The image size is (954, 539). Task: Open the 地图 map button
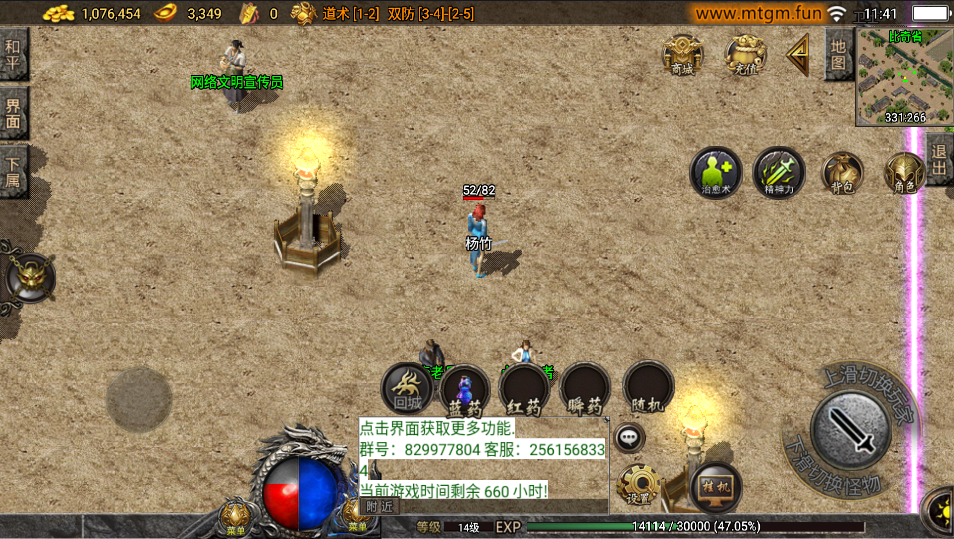point(838,54)
